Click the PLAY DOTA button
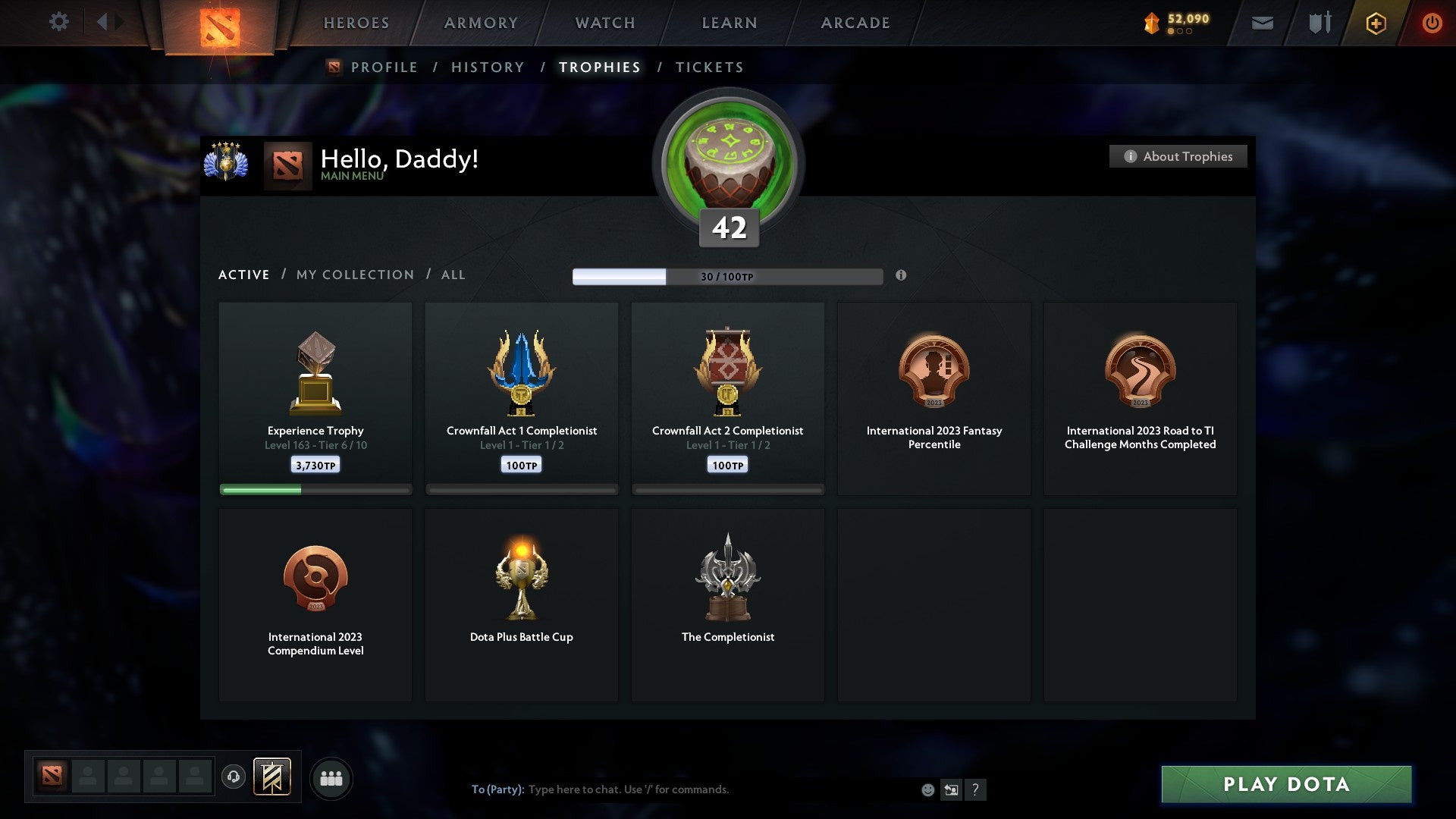 tap(1285, 785)
